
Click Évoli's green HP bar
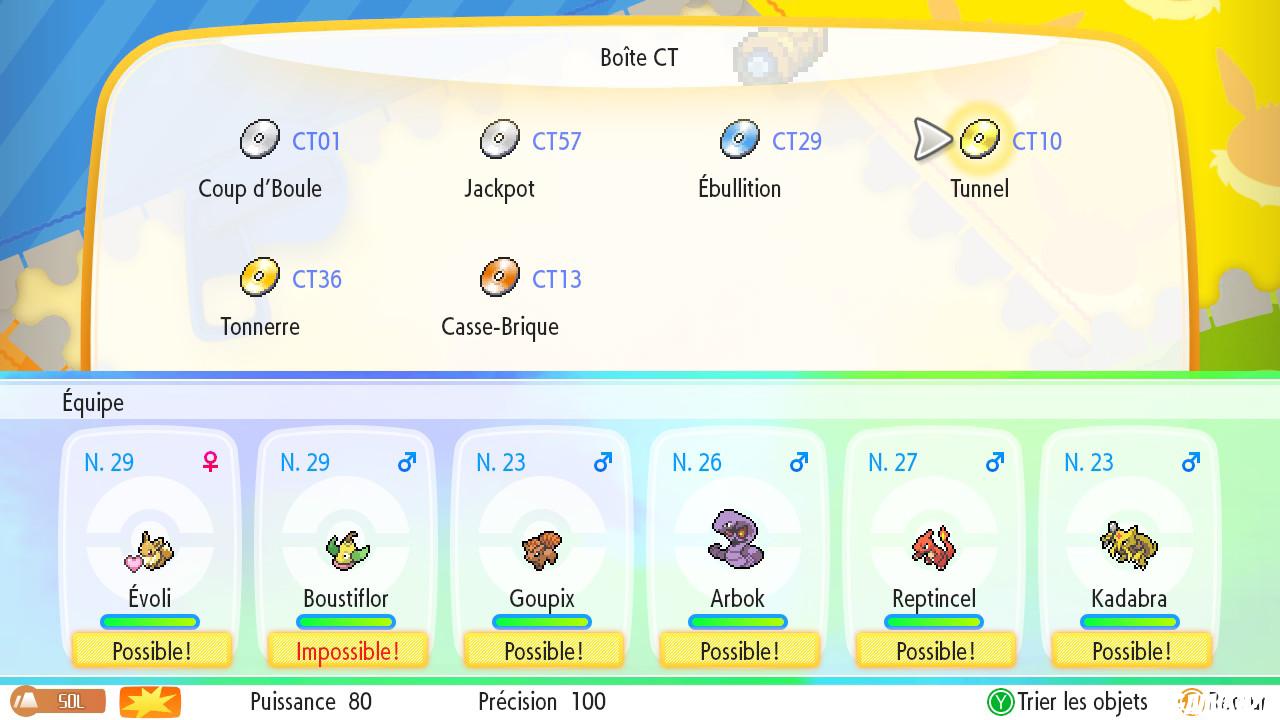[x=150, y=621]
